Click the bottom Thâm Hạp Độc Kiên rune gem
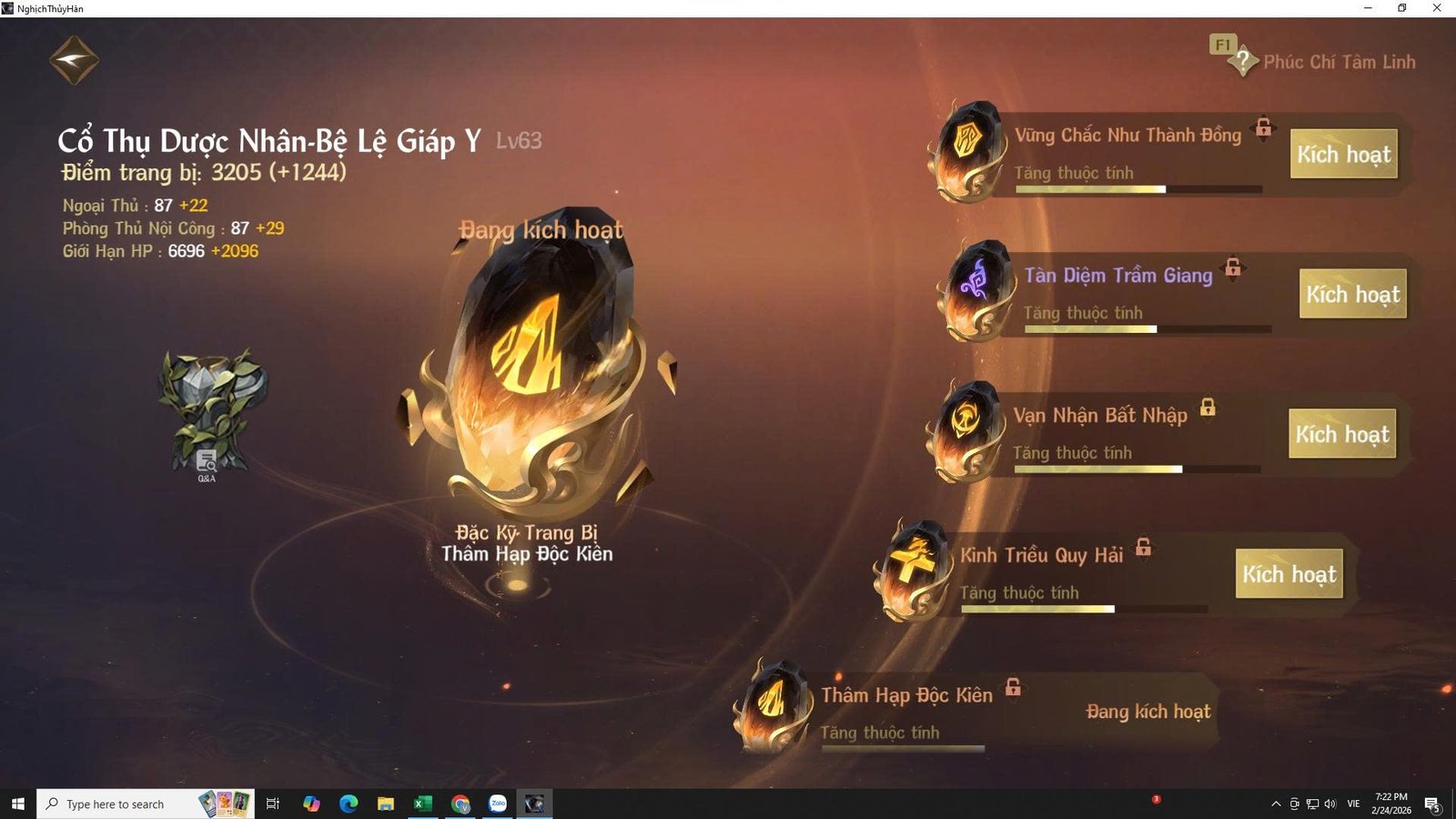 pos(773,705)
